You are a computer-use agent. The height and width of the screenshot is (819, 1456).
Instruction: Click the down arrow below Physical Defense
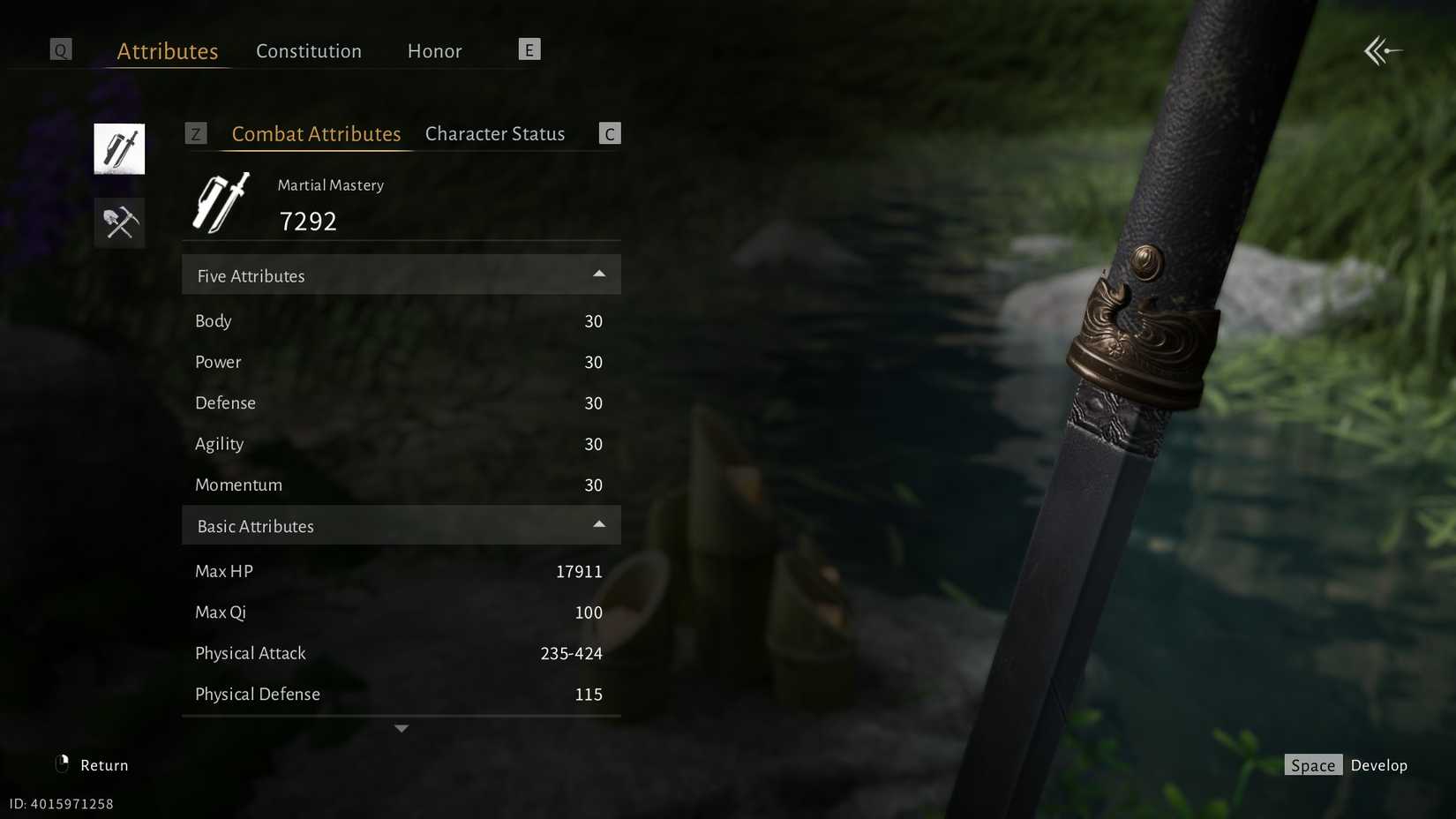(x=402, y=728)
